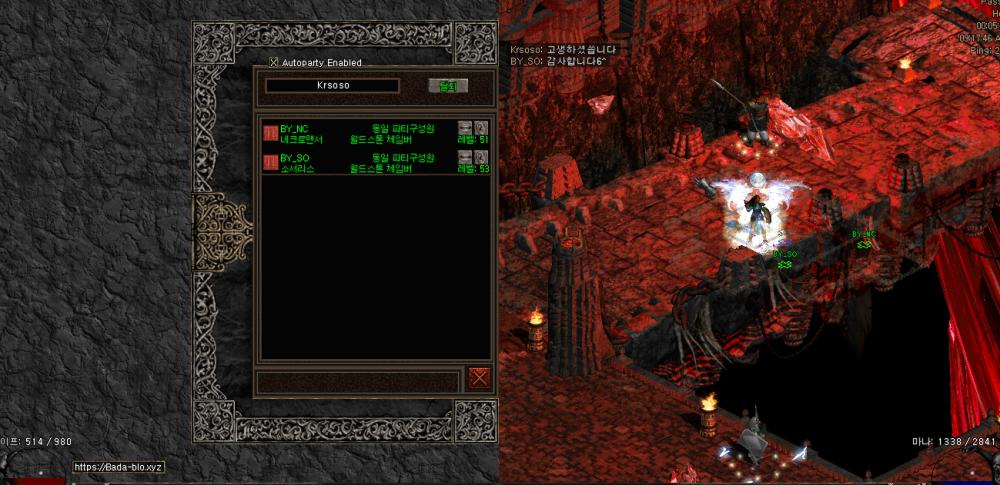Screen dimensions: 1000x485
Task: Toggle the Autoparty Enabled checkbox
Action: 274,63
